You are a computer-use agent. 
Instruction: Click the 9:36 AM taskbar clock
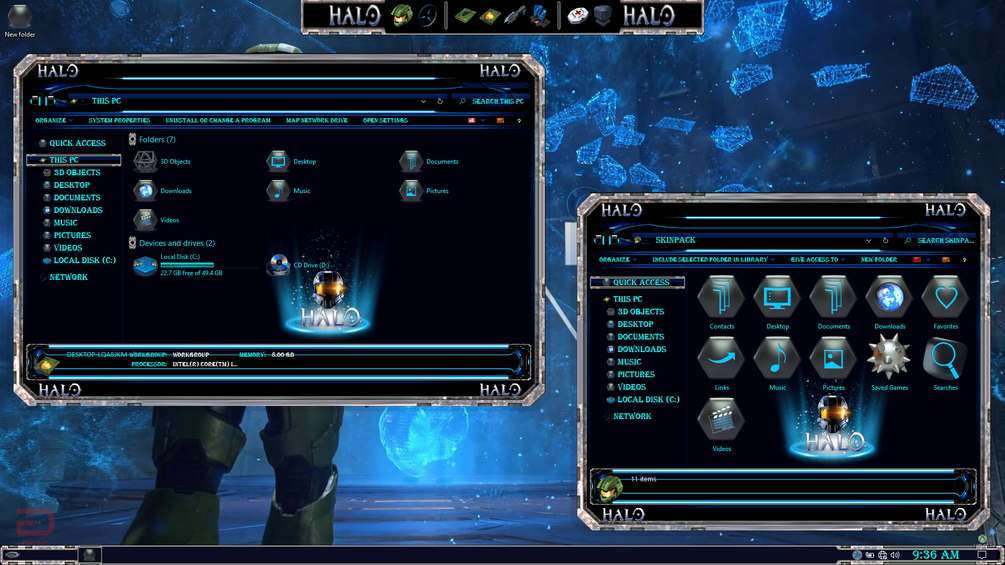click(935, 555)
